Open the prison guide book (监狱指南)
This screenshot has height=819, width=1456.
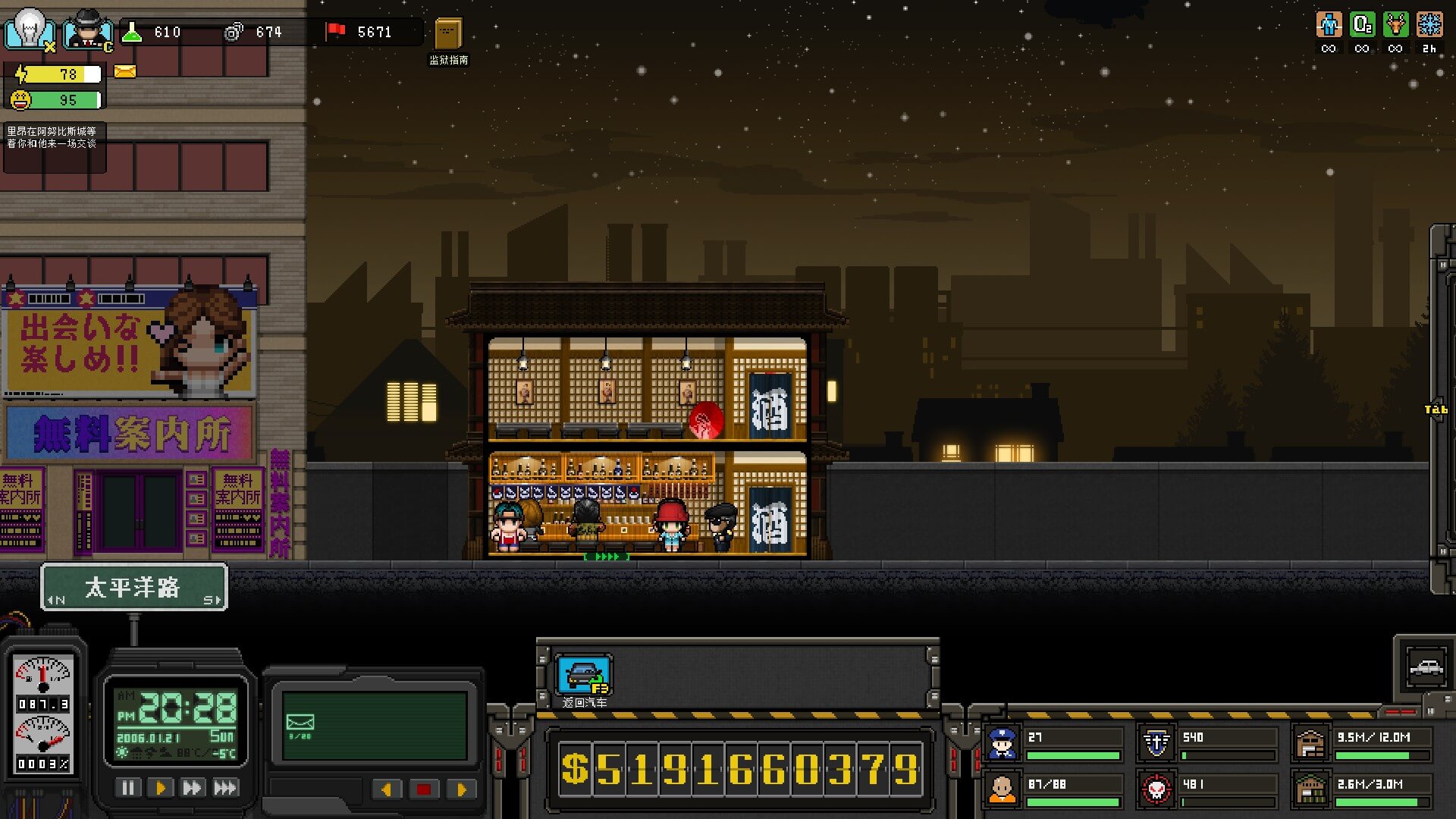[x=448, y=35]
